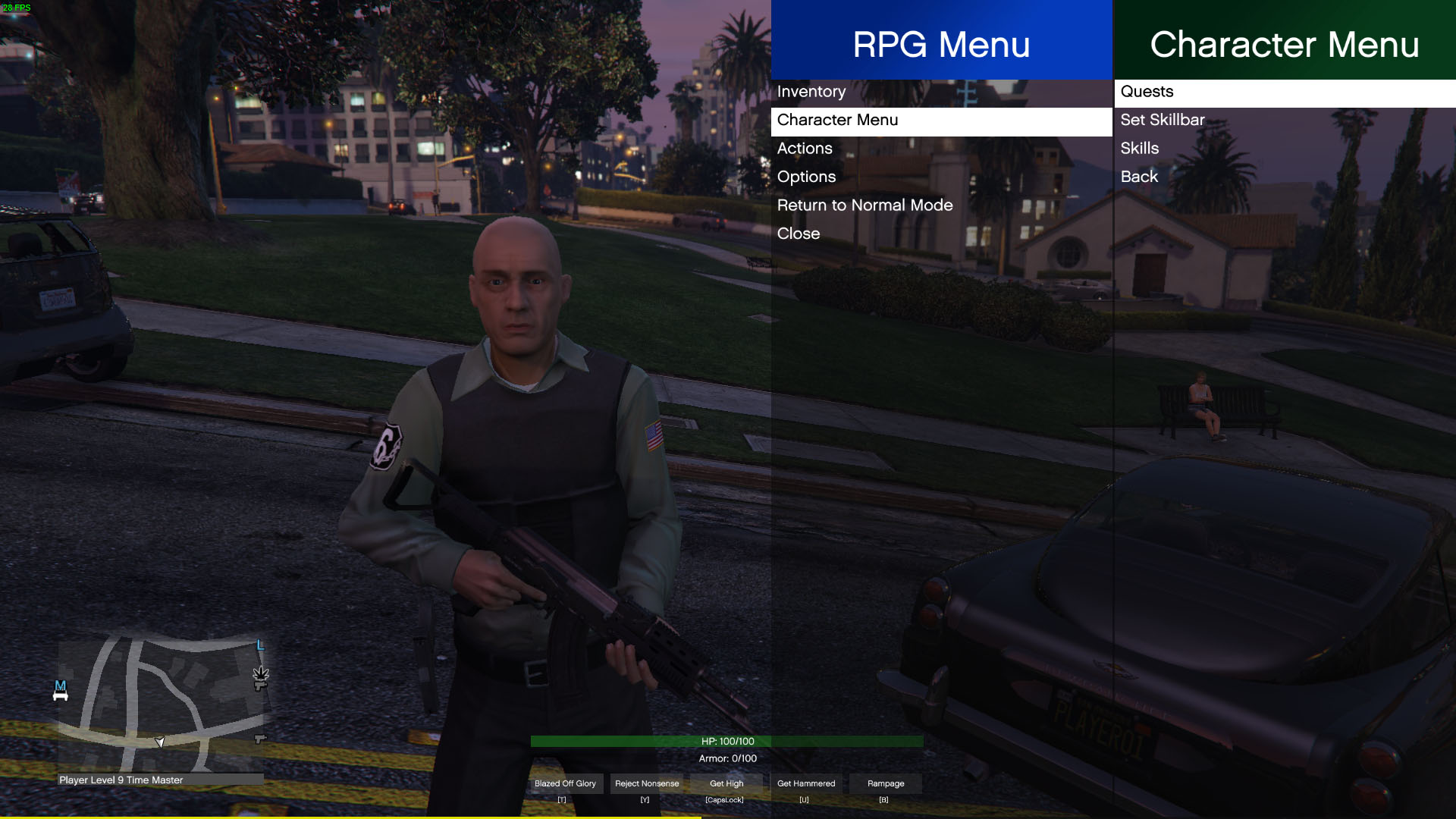Open the Actions menu entry
The width and height of the screenshot is (1456, 819).
tap(805, 149)
